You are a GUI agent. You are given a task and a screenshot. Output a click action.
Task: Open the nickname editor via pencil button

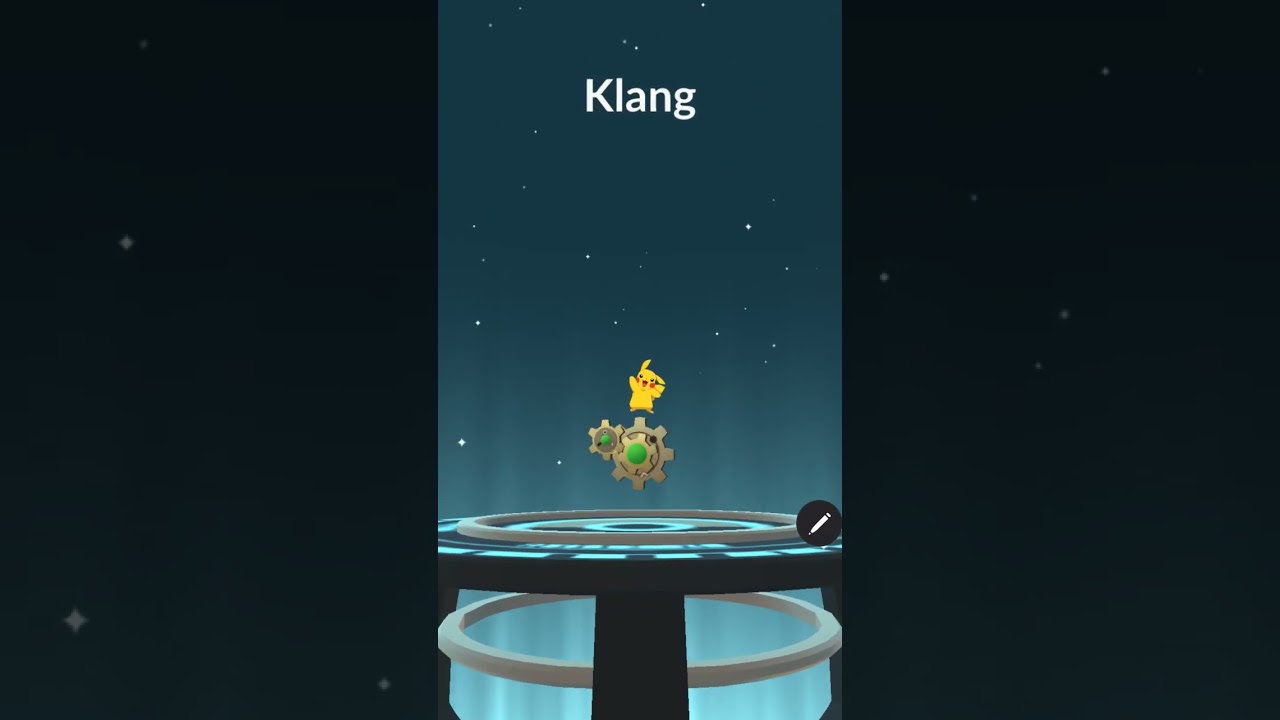click(819, 523)
